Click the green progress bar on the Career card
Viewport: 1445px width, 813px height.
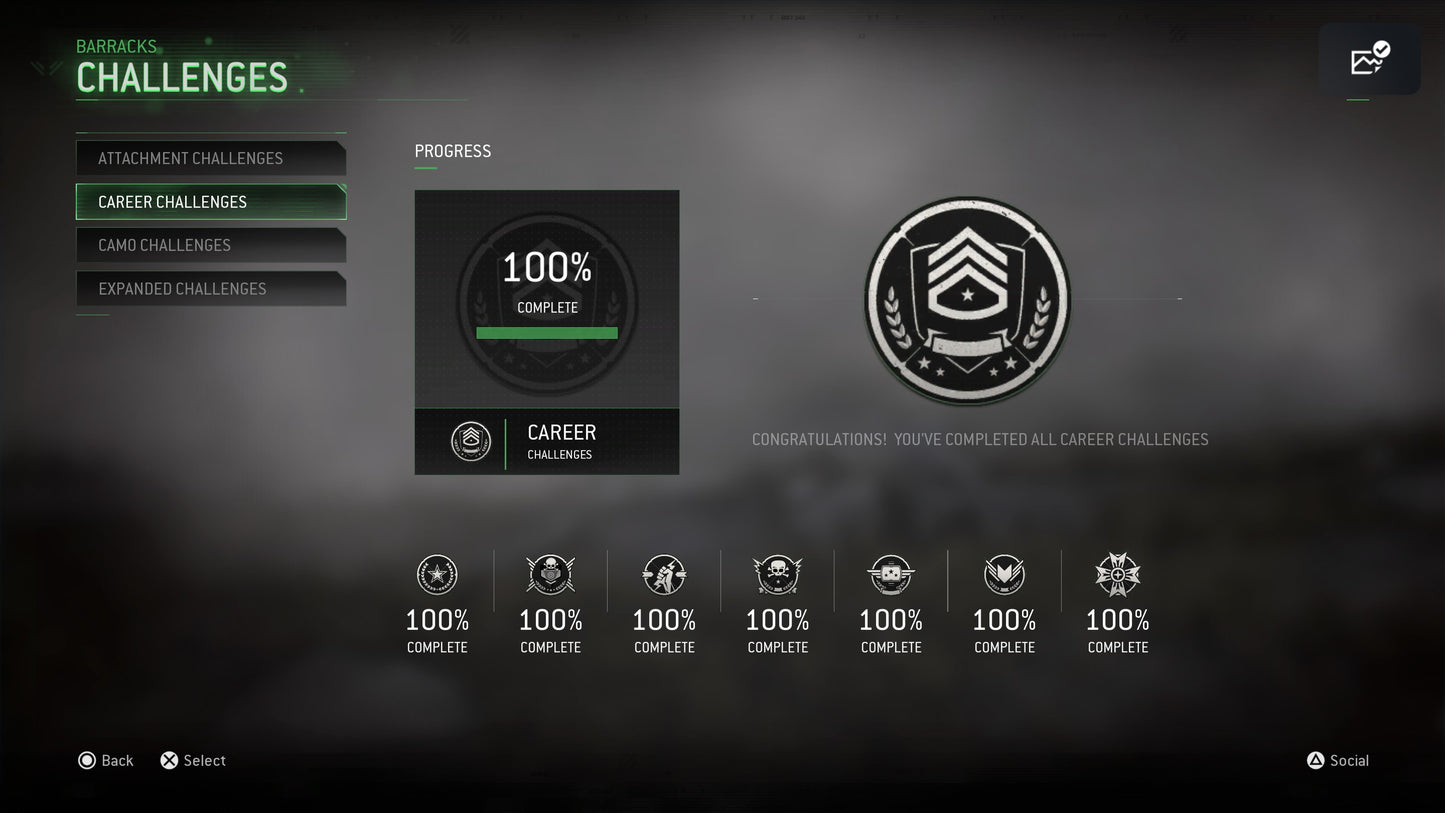[547, 332]
